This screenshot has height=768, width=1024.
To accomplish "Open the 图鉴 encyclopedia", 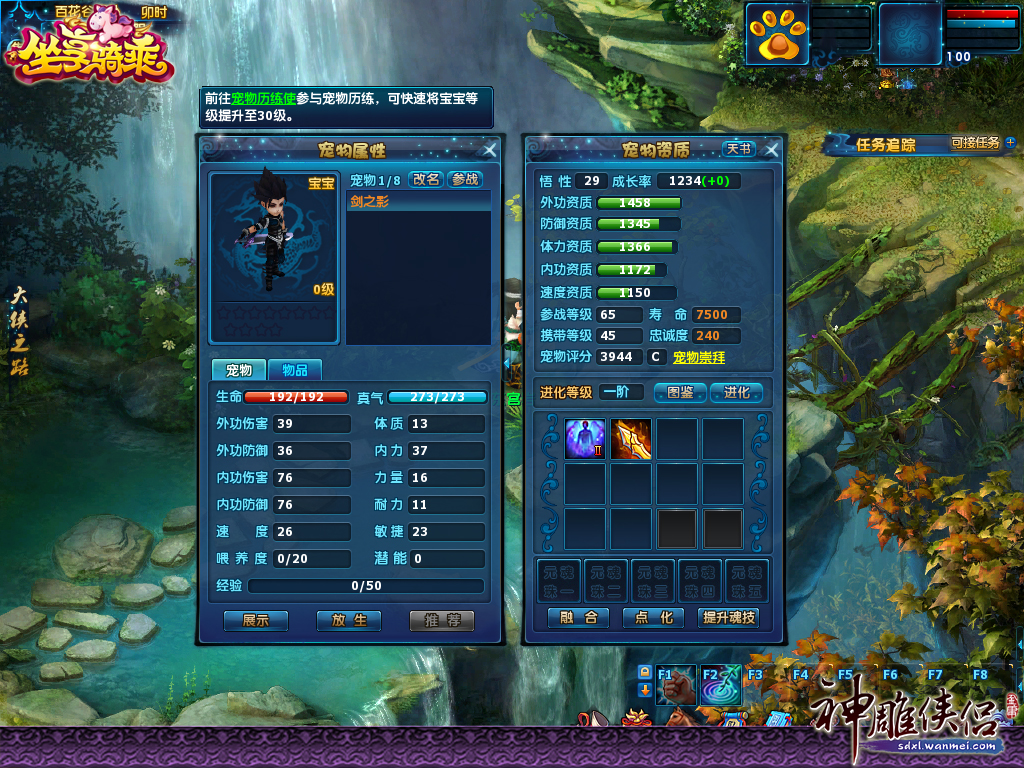I will coord(680,392).
